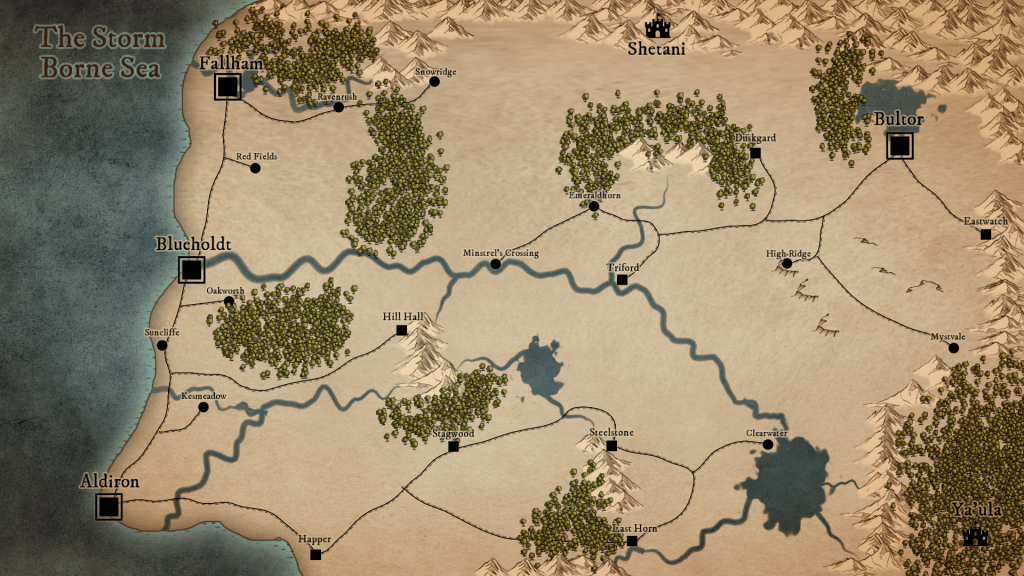The image size is (1024, 576).
Task: Choose the Emeraldhorn town marker
Action: tap(594, 207)
